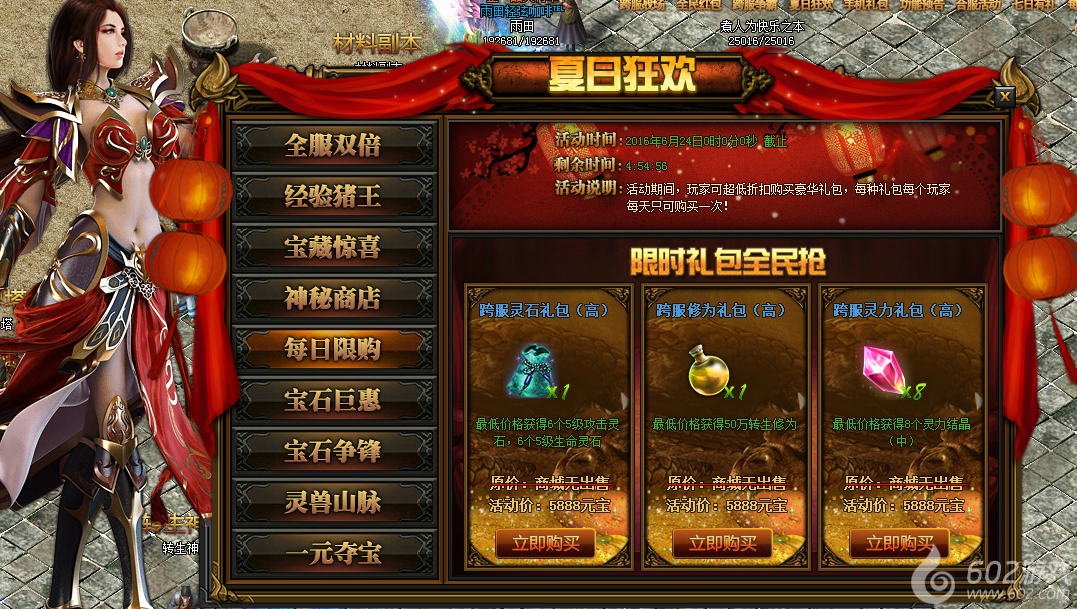Show the 宝石巨惠 event page
1077x609 pixels.
click(333, 400)
